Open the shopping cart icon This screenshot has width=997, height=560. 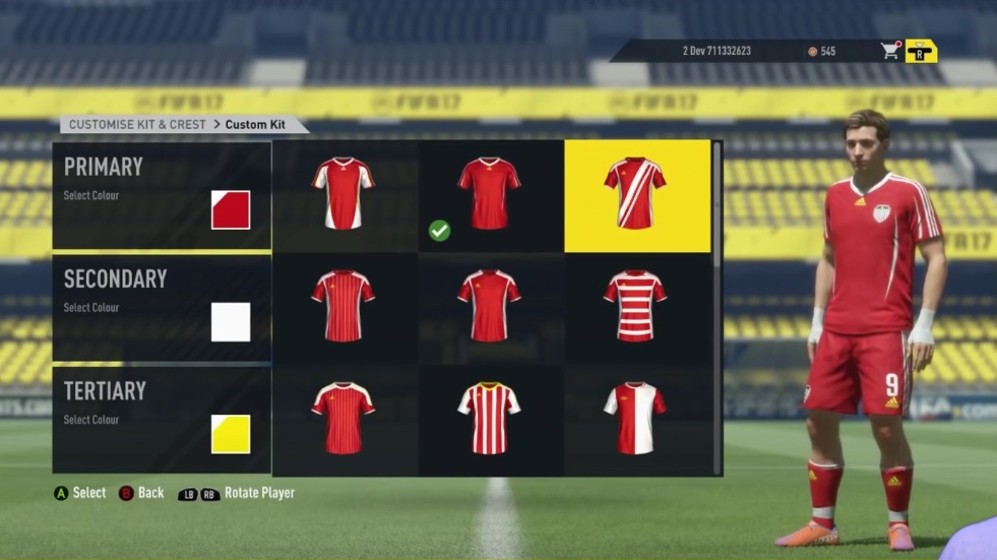(890, 51)
